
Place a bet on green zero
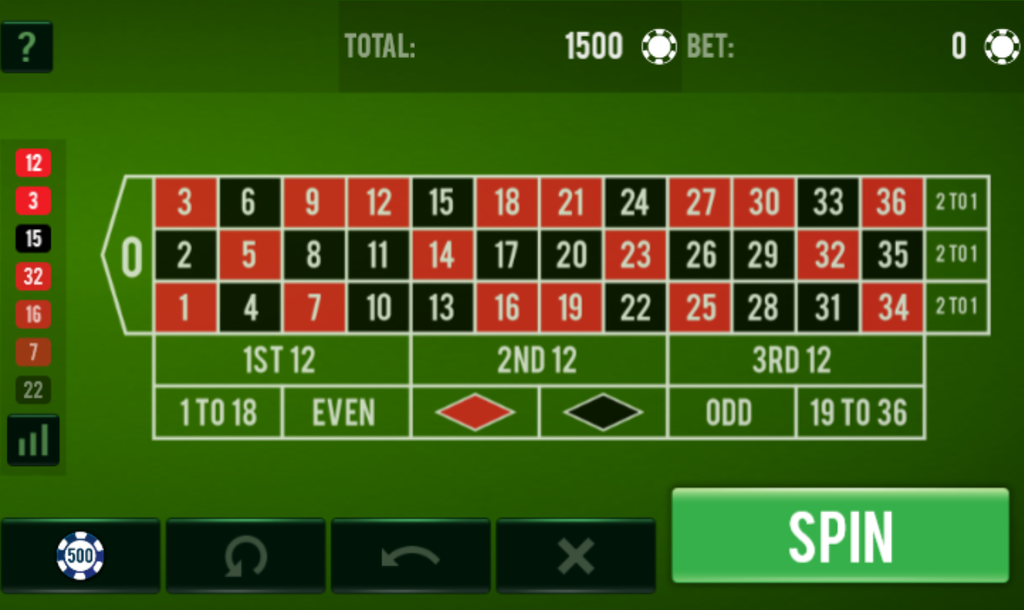click(131, 256)
